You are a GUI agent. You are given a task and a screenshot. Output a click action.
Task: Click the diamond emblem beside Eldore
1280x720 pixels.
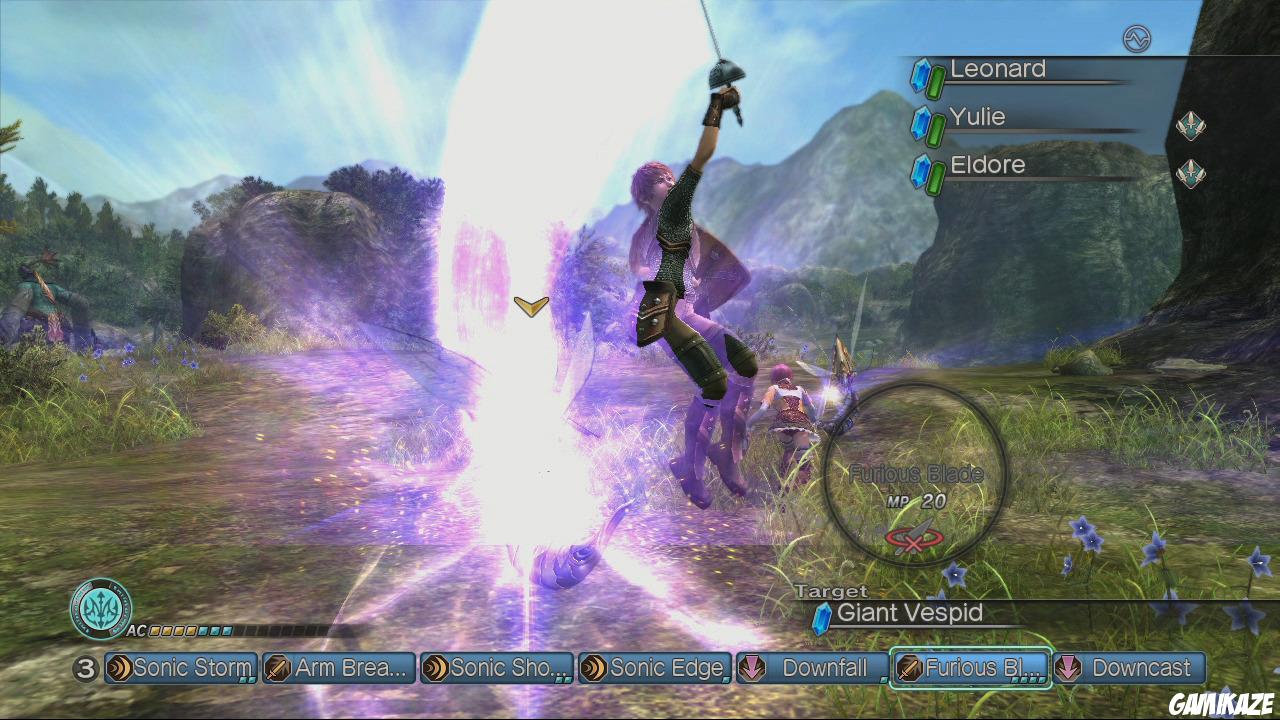pyautogui.click(x=1190, y=174)
